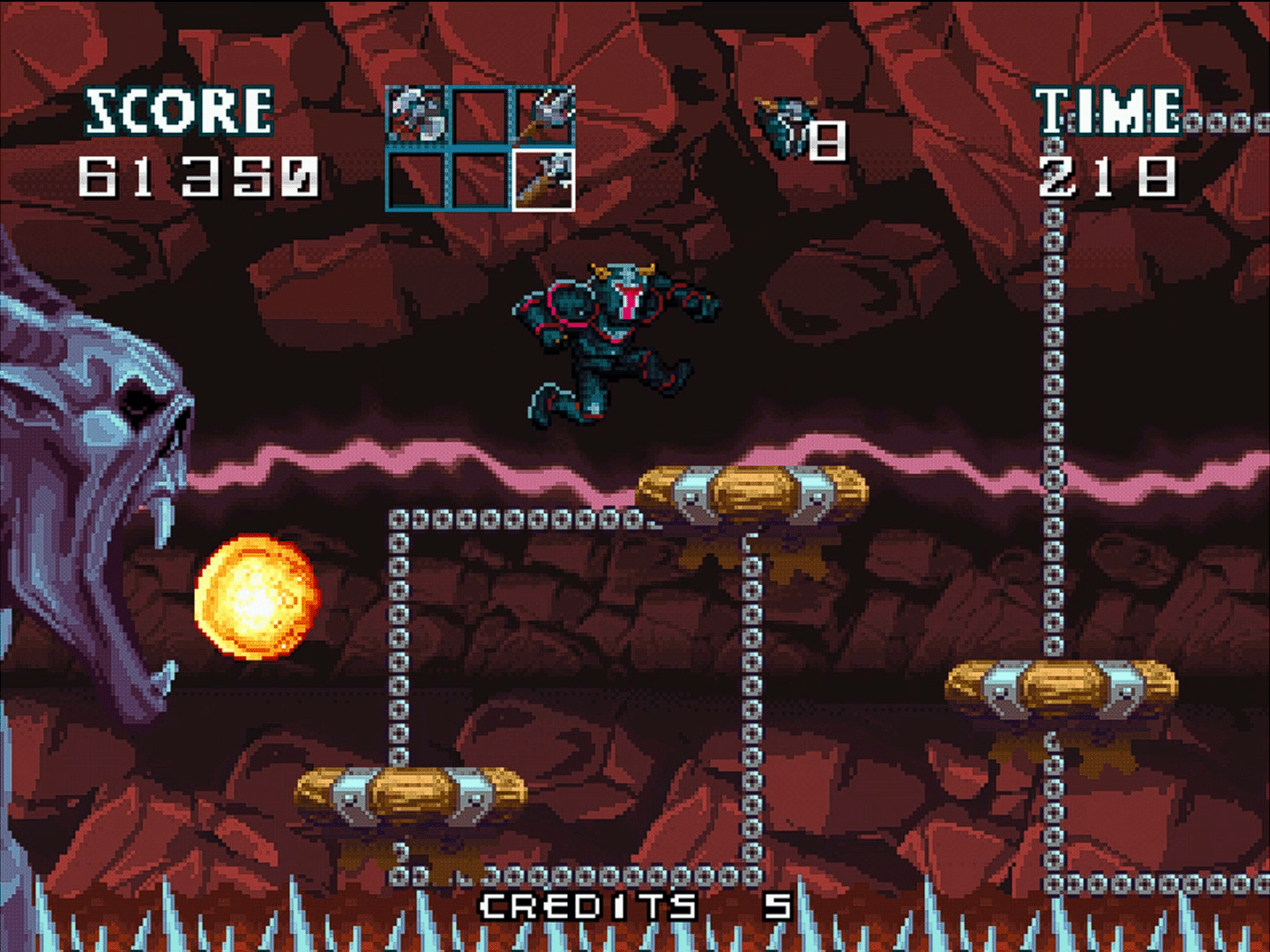The image size is (1270, 952).
Task: Toggle the empty middle inventory slot
Action: pos(481,115)
